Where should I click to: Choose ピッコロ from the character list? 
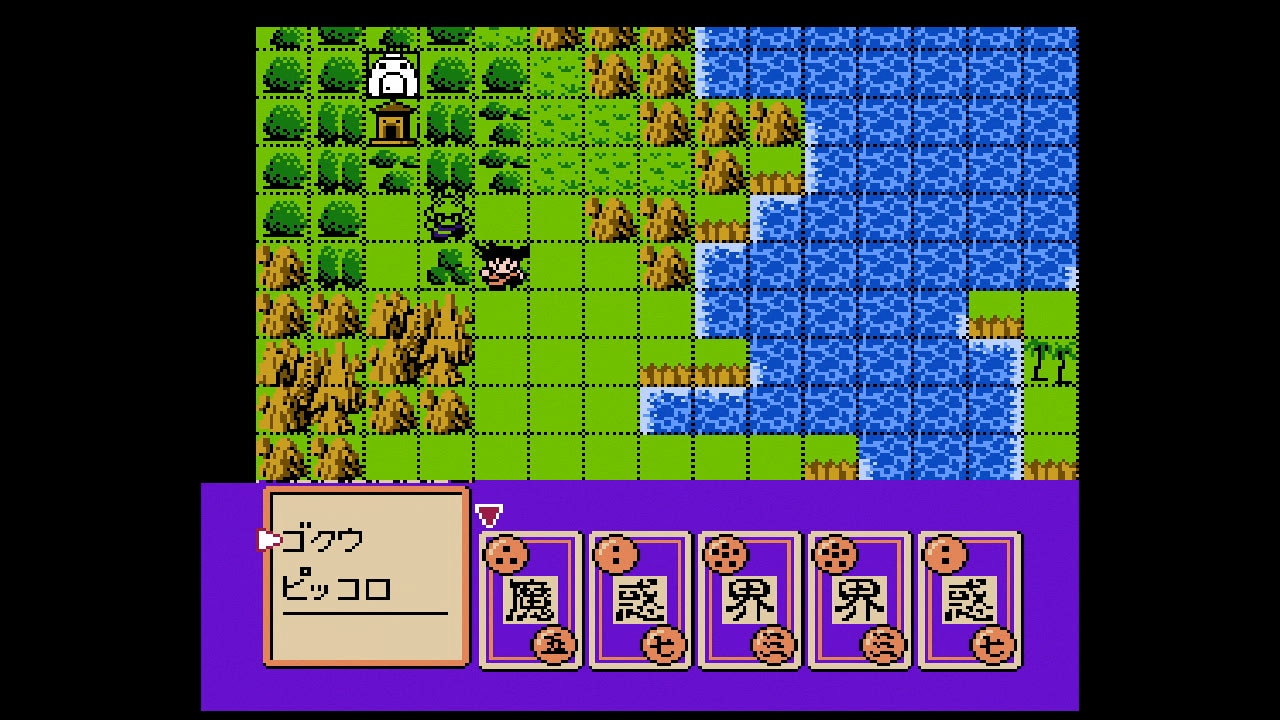pyautogui.click(x=336, y=587)
